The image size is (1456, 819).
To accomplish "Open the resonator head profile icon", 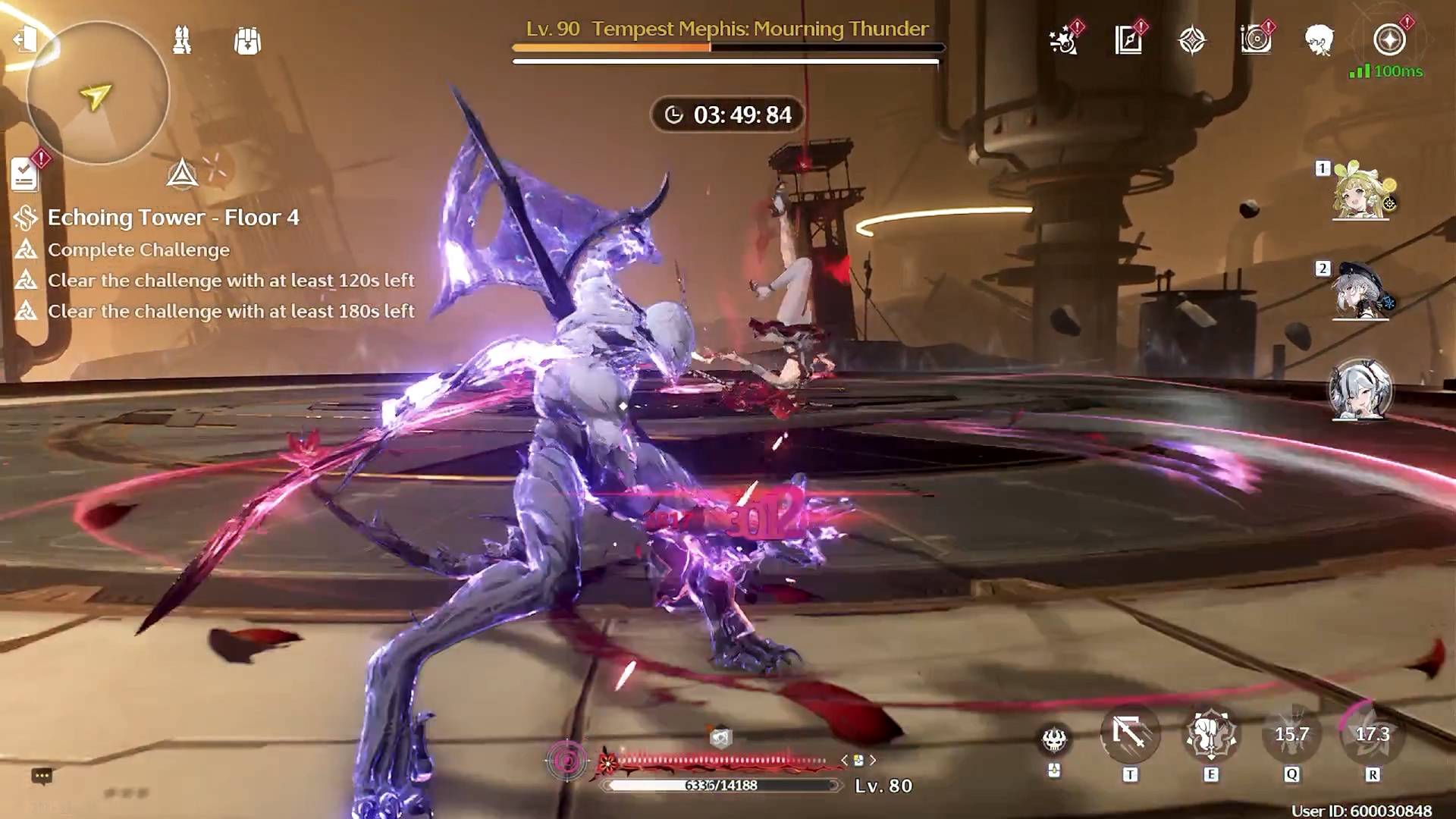I will (1319, 40).
